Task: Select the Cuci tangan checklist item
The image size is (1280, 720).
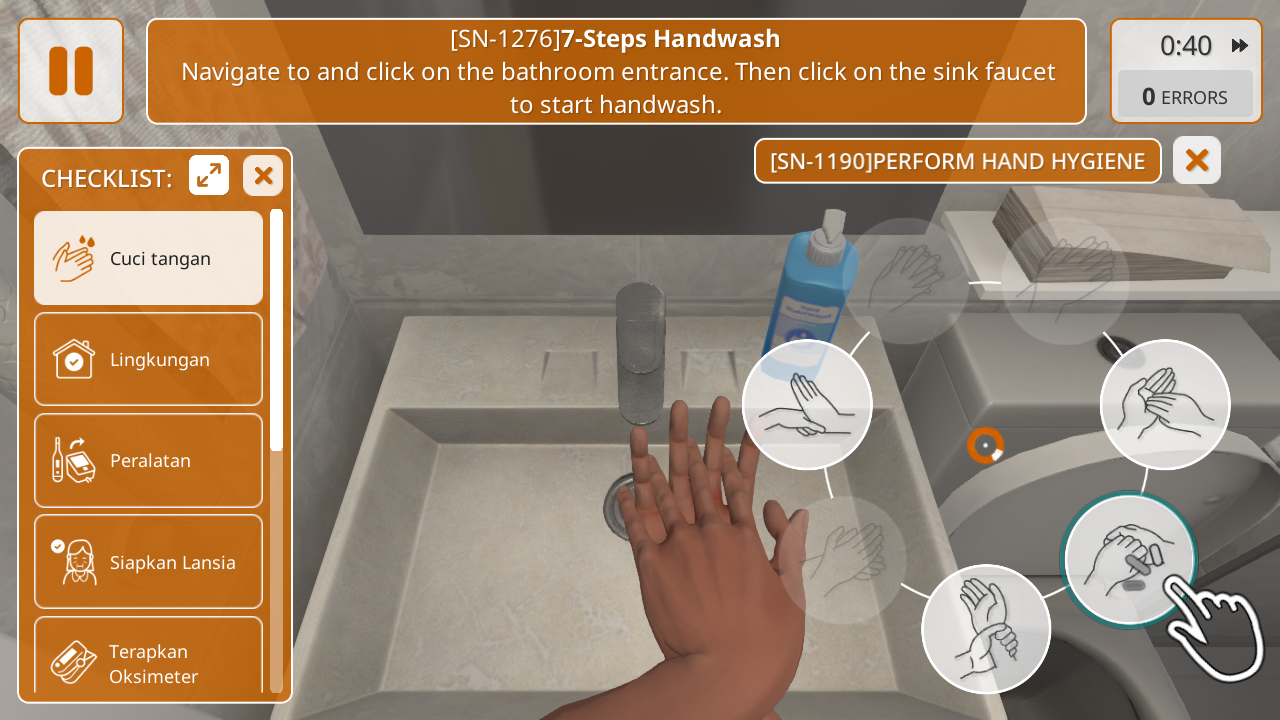Action: [148, 258]
